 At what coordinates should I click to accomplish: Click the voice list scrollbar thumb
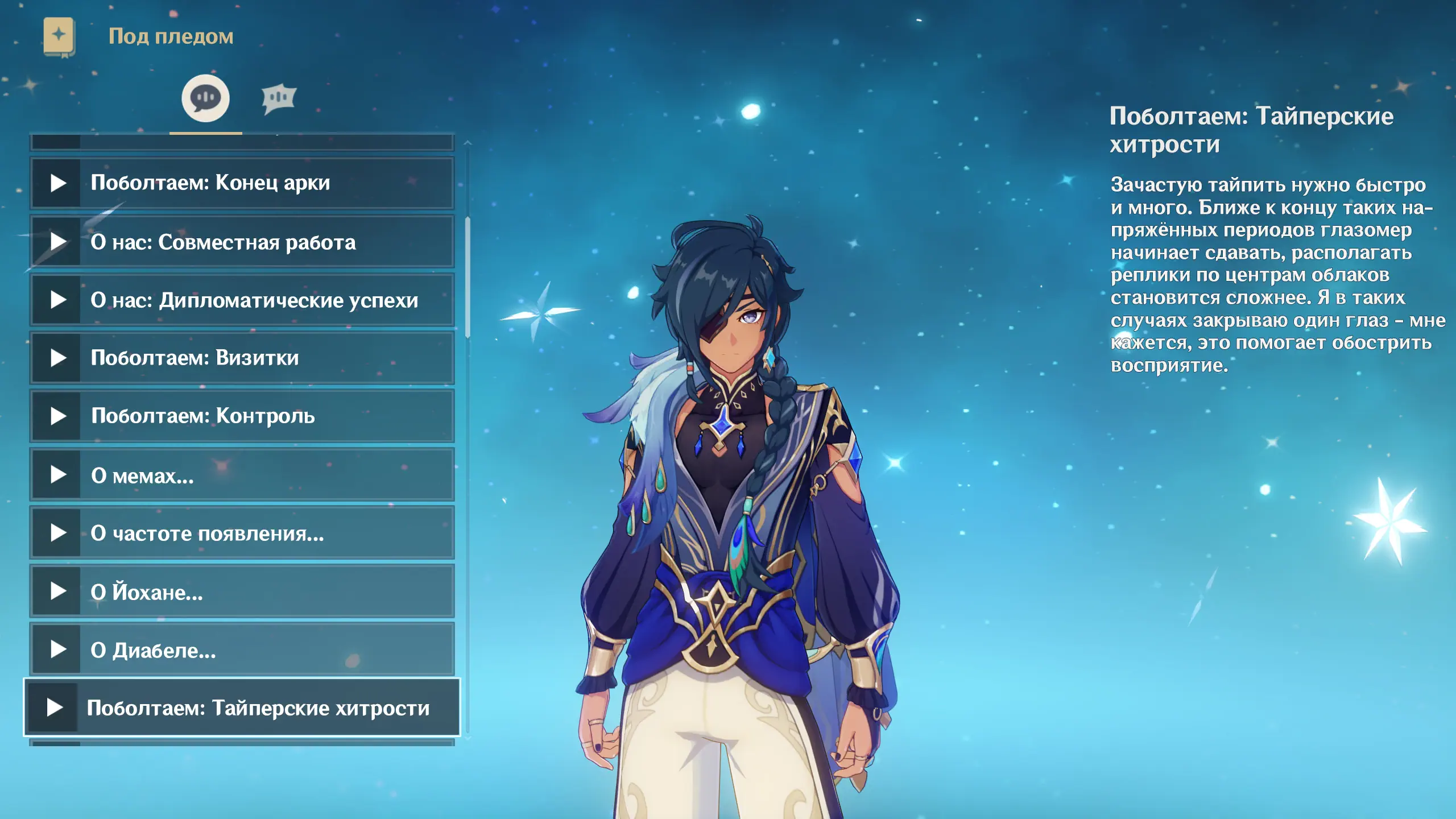tap(468, 277)
